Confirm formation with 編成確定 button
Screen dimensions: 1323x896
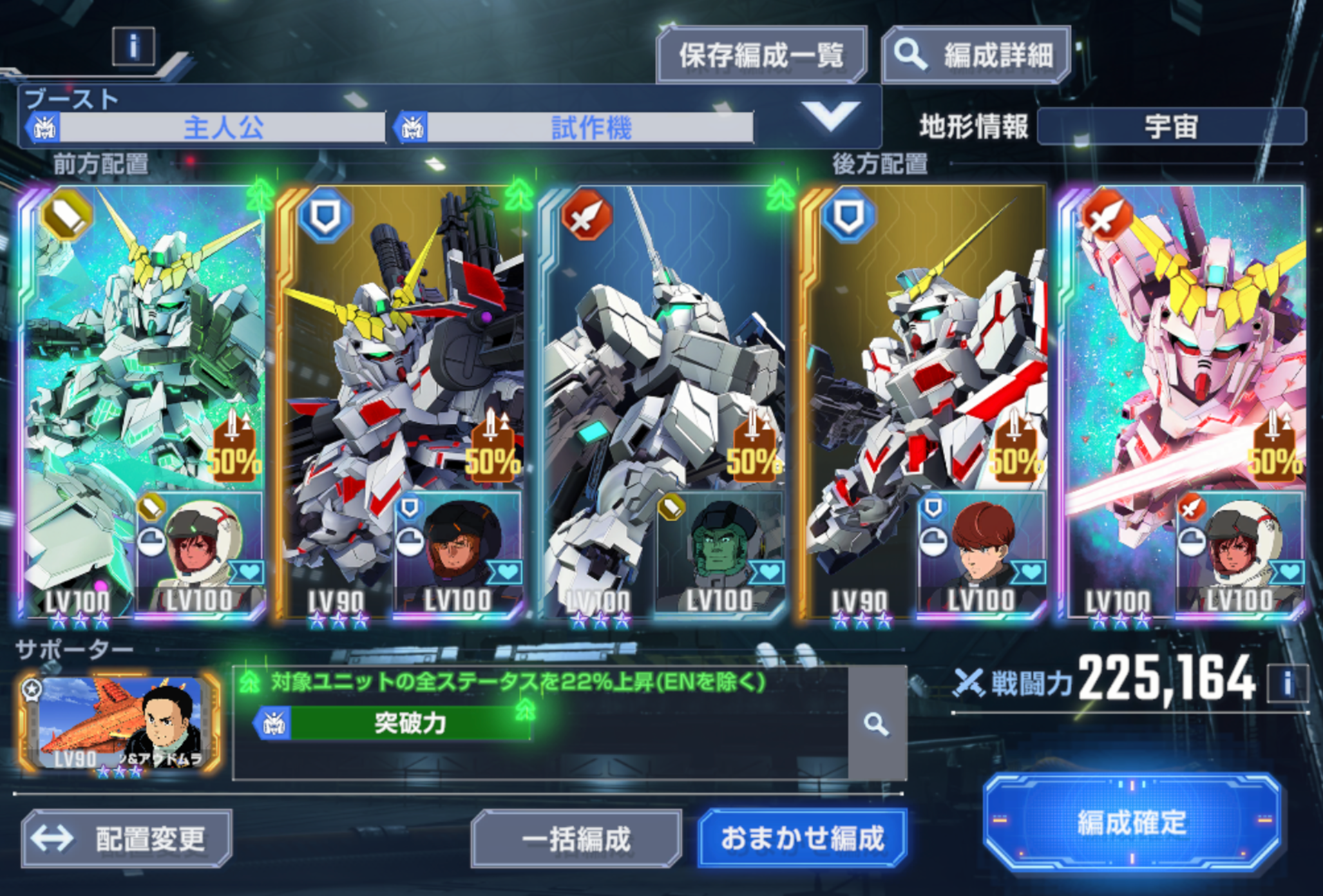(x=1131, y=822)
